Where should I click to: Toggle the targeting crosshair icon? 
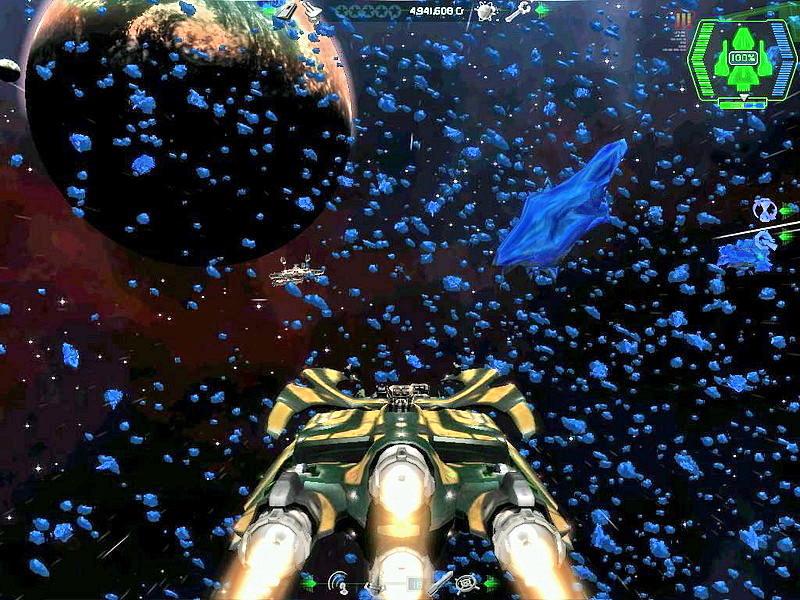coord(466,581)
